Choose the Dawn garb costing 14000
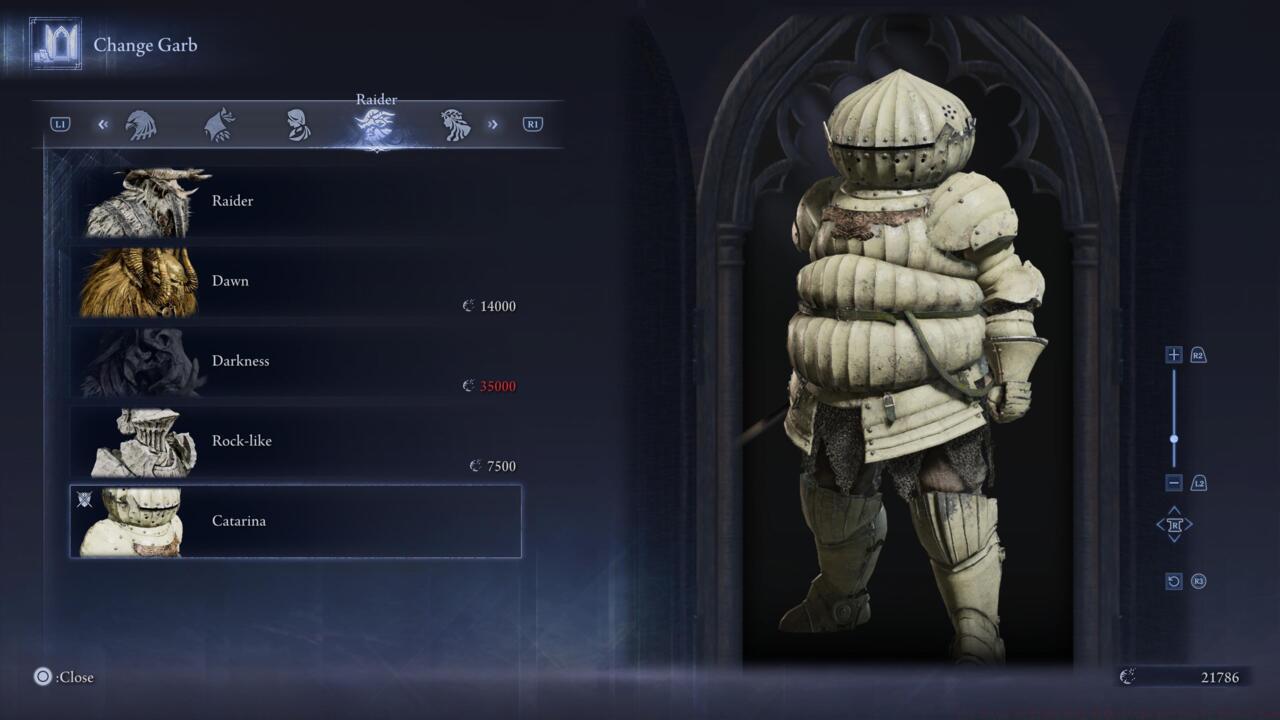This screenshot has height=720, width=1280. tap(295, 281)
